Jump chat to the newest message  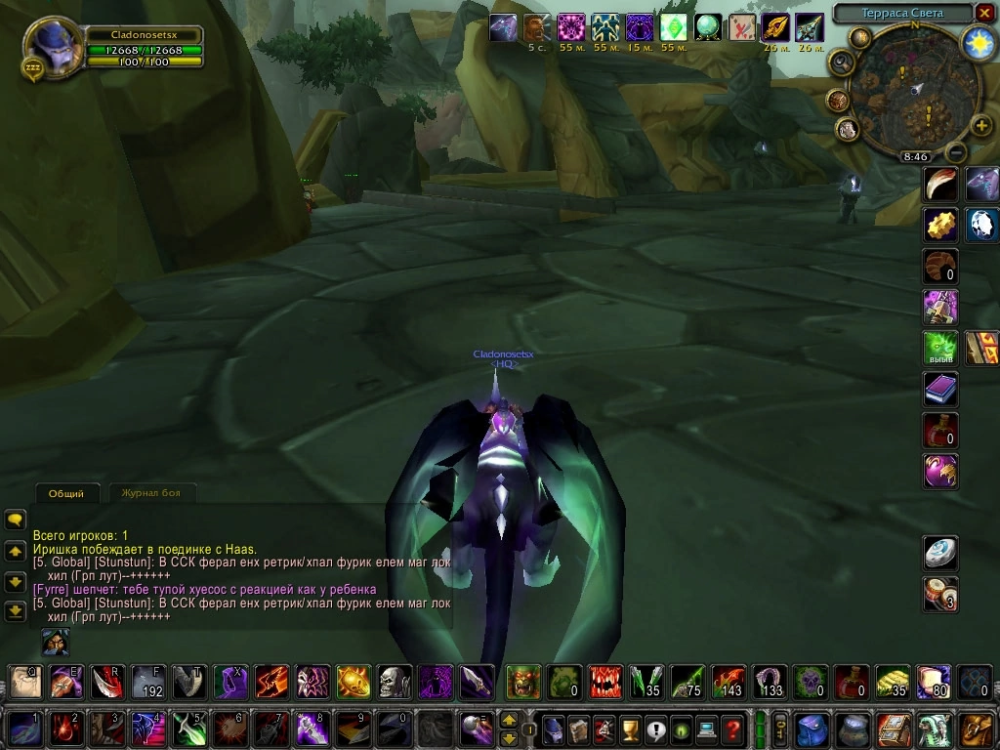tap(15, 611)
